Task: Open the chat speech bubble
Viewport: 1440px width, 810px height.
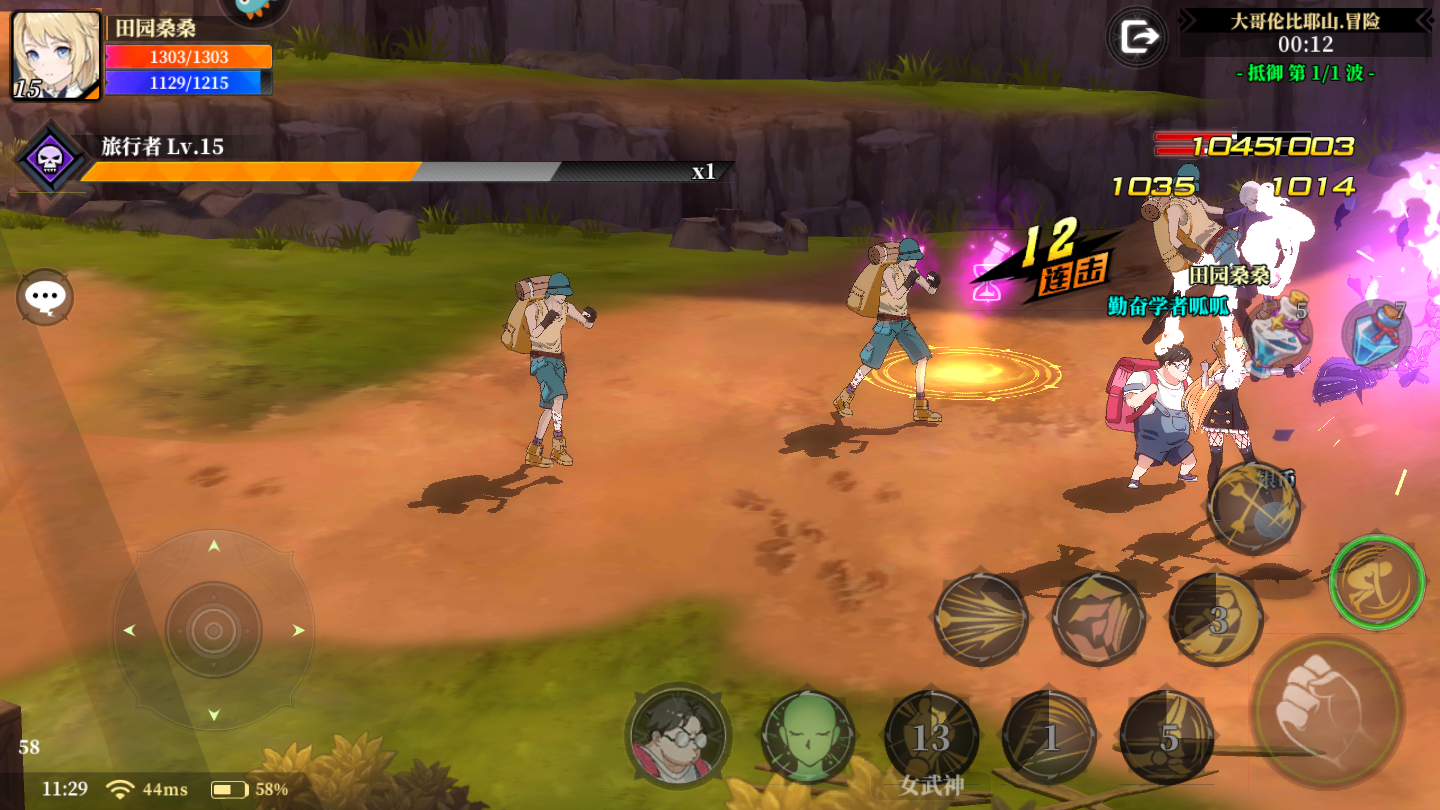Action: pyautogui.click(x=45, y=297)
